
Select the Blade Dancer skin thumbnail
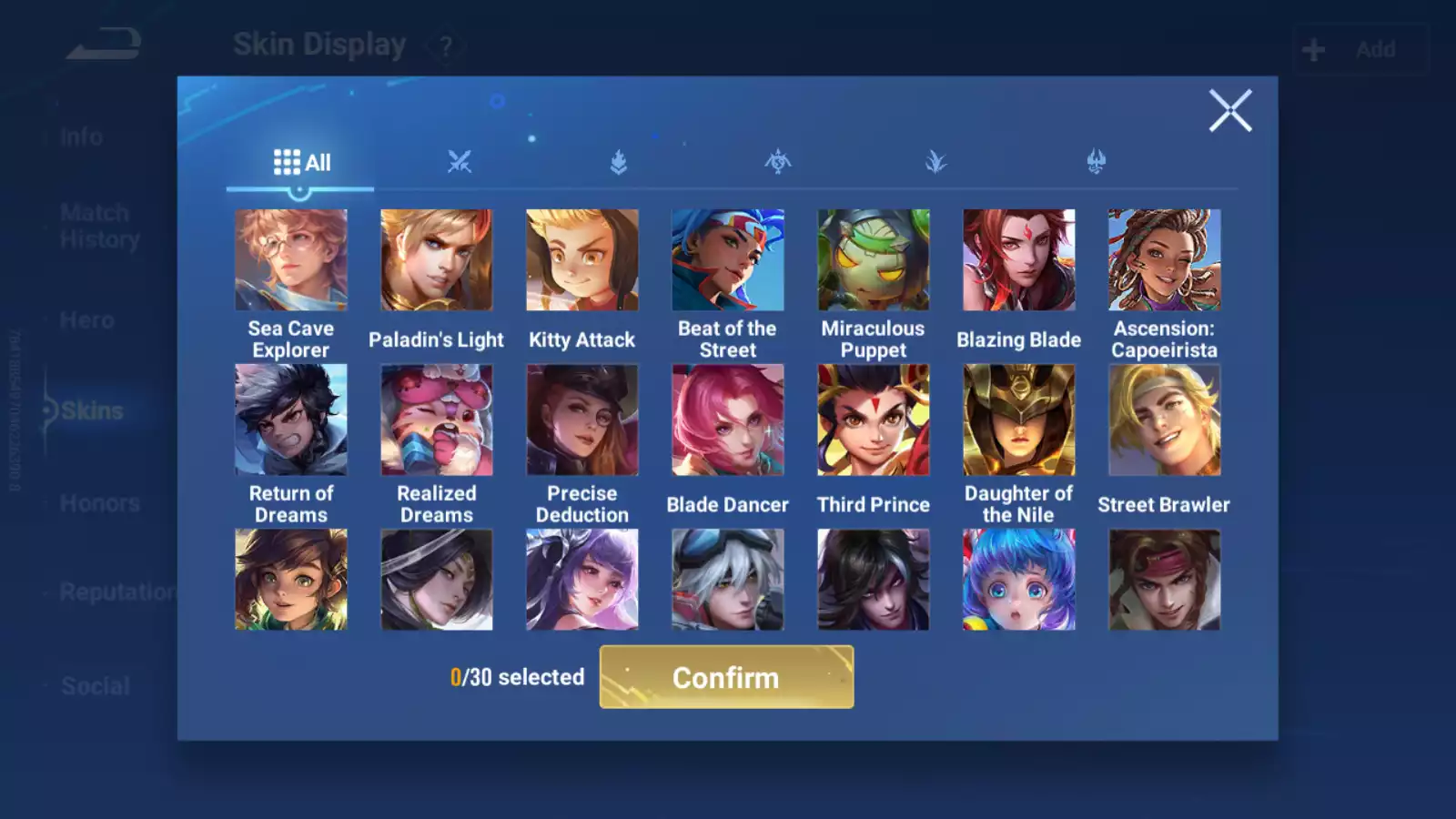pos(727,419)
